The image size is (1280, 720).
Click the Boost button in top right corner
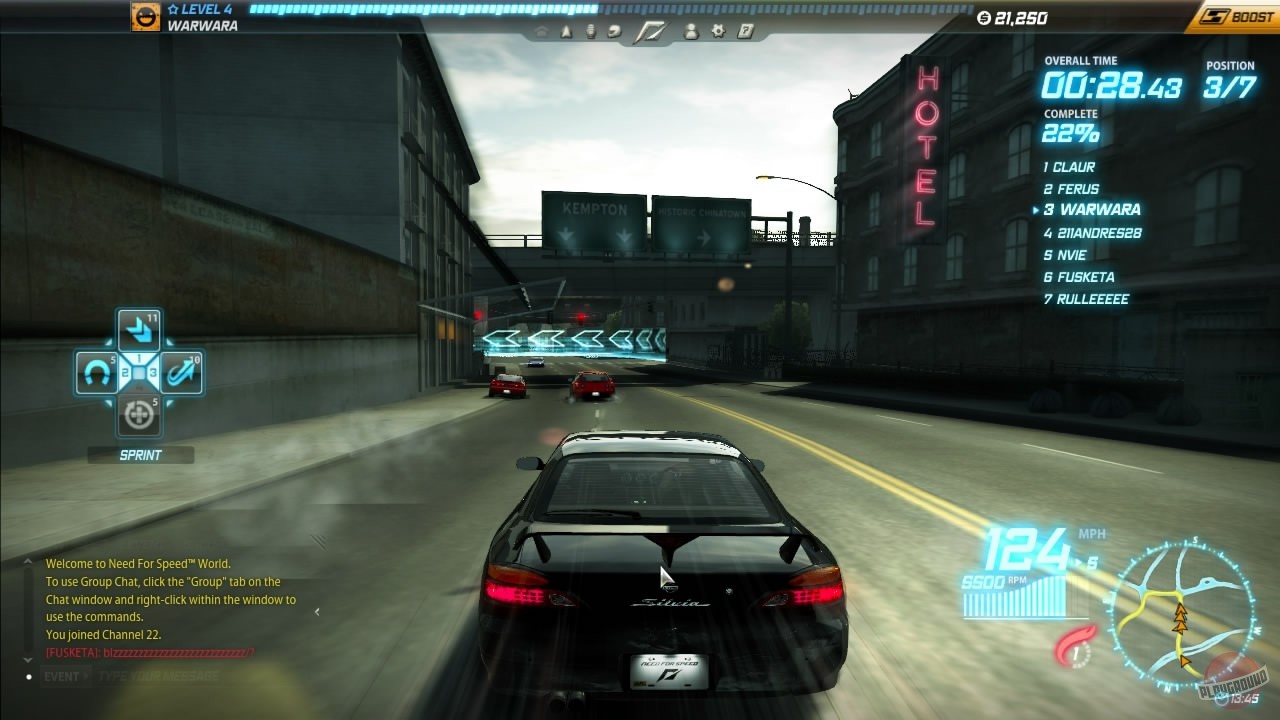pos(1237,17)
